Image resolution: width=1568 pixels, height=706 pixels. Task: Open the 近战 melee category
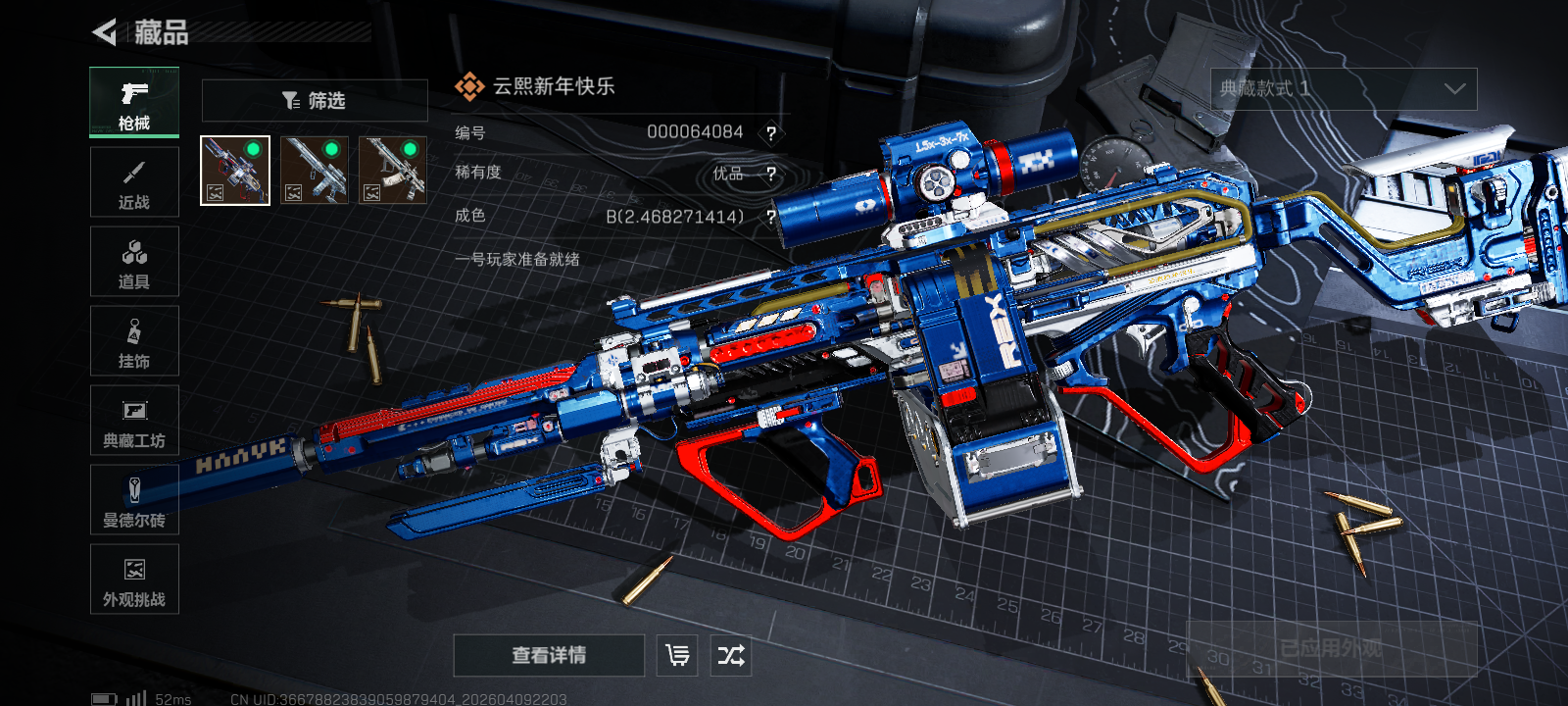(134, 182)
